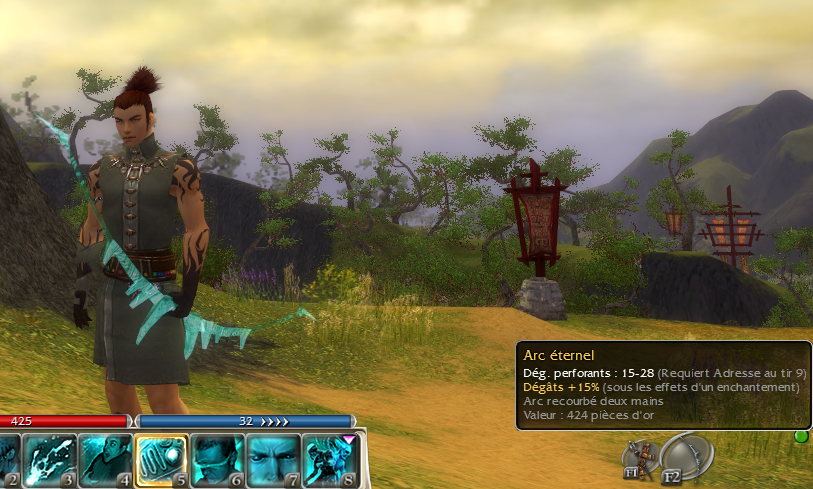Use the skill in slot 4
This screenshot has height=489, width=813.
coord(105,460)
